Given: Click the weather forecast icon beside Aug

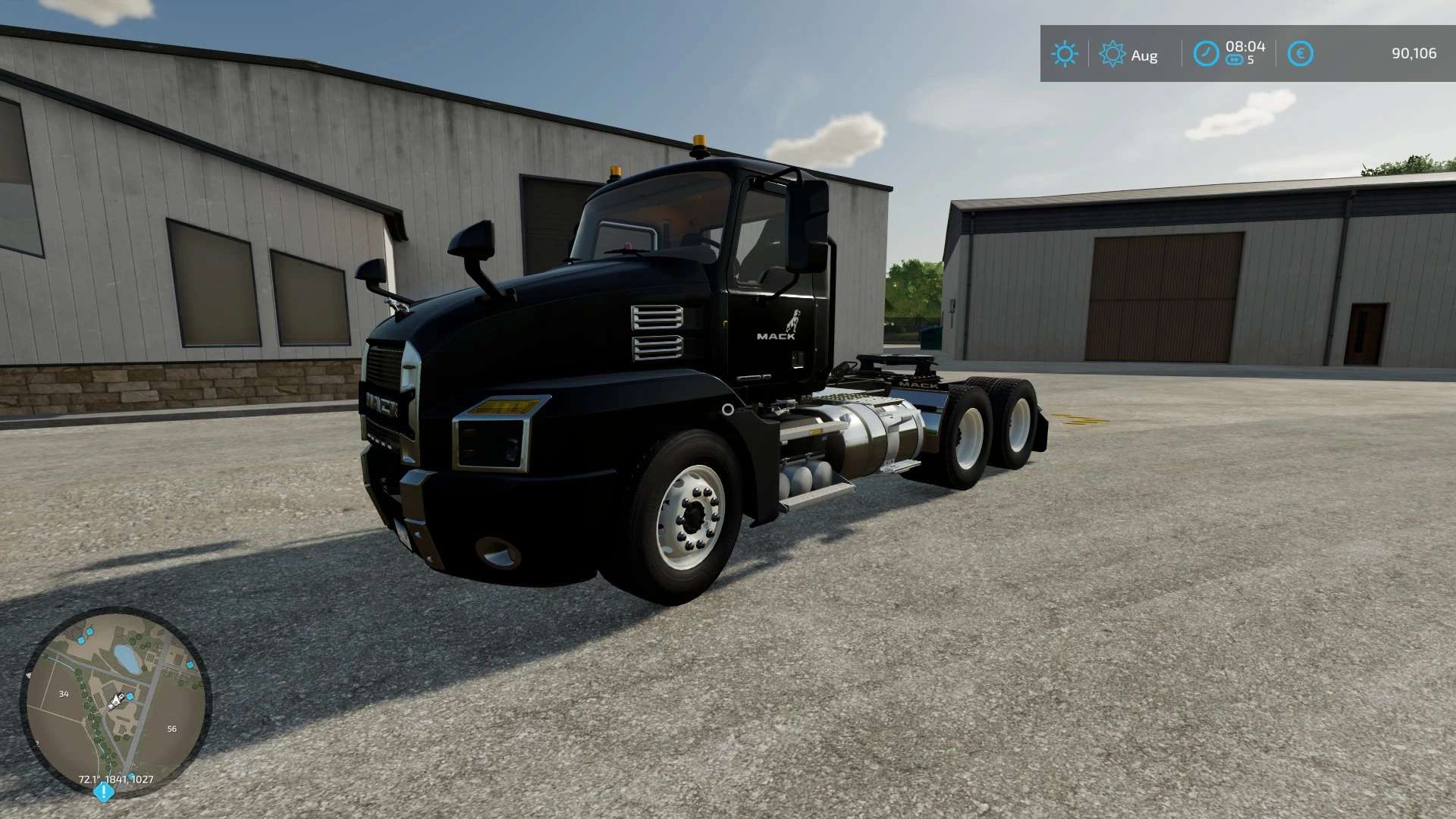Looking at the screenshot, I should (1112, 54).
